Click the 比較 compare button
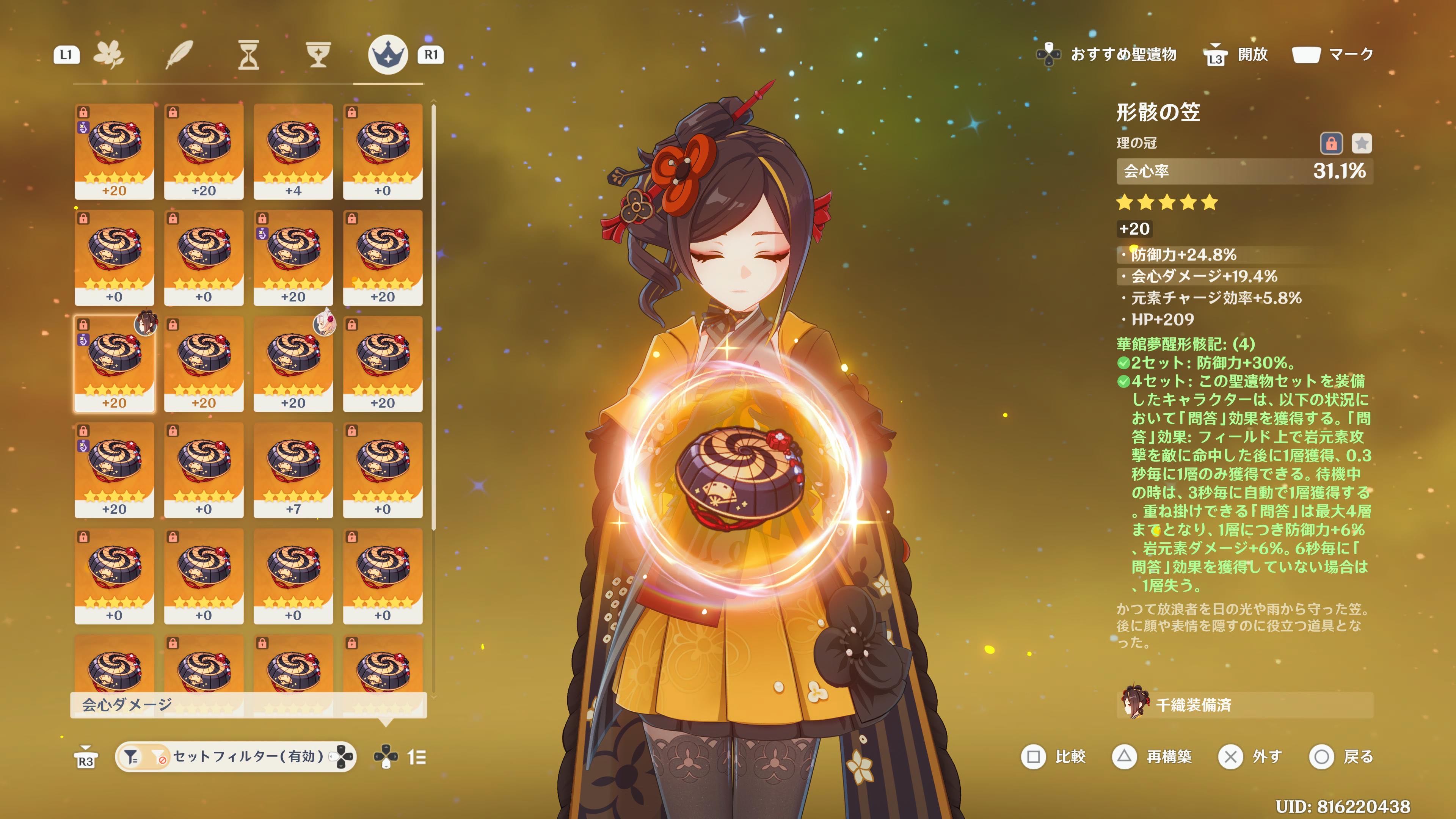The width and height of the screenshot is (1456, 819). pyautogui.click(x=1054, y=757)
